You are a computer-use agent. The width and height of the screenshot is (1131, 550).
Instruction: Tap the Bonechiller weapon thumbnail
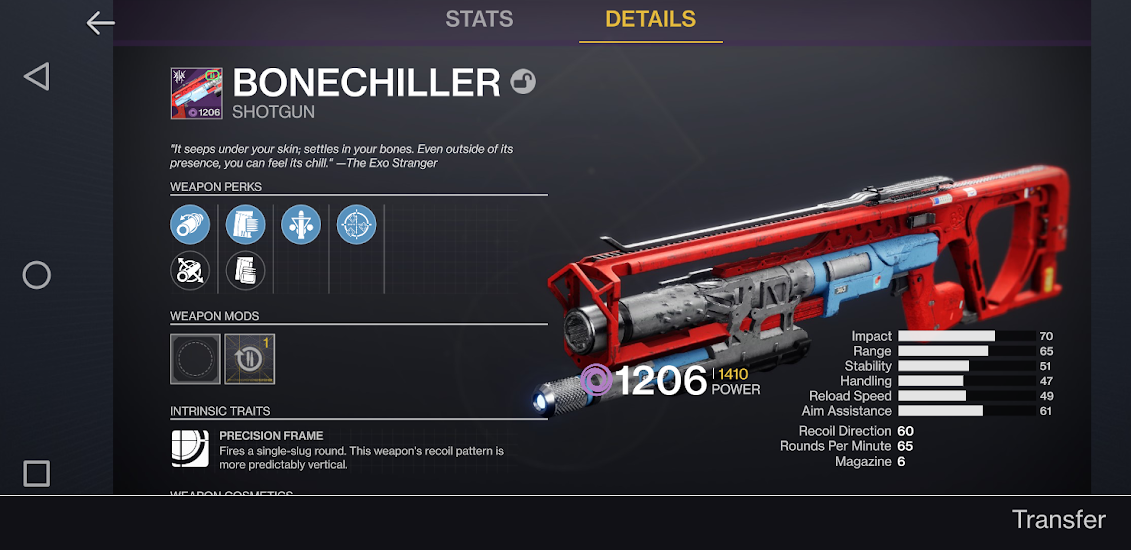pos(196,94)
